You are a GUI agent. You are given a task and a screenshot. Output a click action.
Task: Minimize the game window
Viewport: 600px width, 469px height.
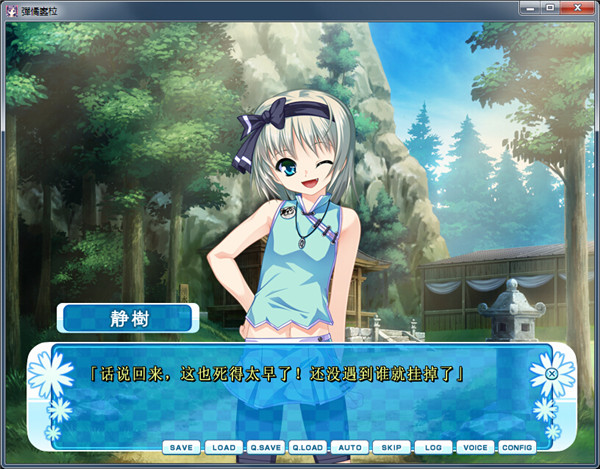(x=530, y=9)
